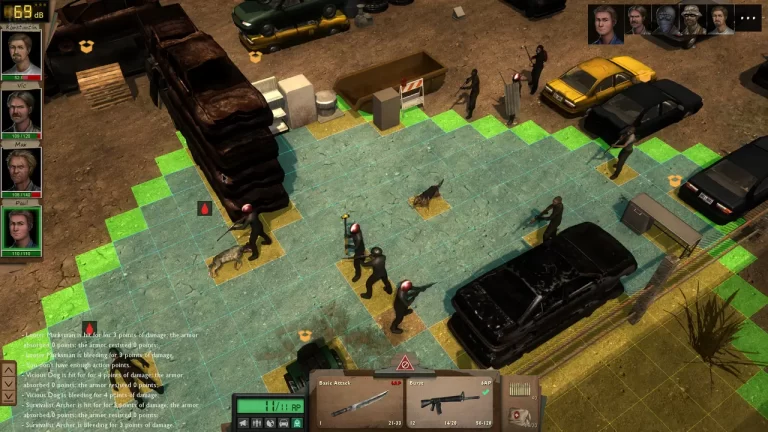
Task: Click the highlighted green action bar button
Action: [x=295, y=423]
